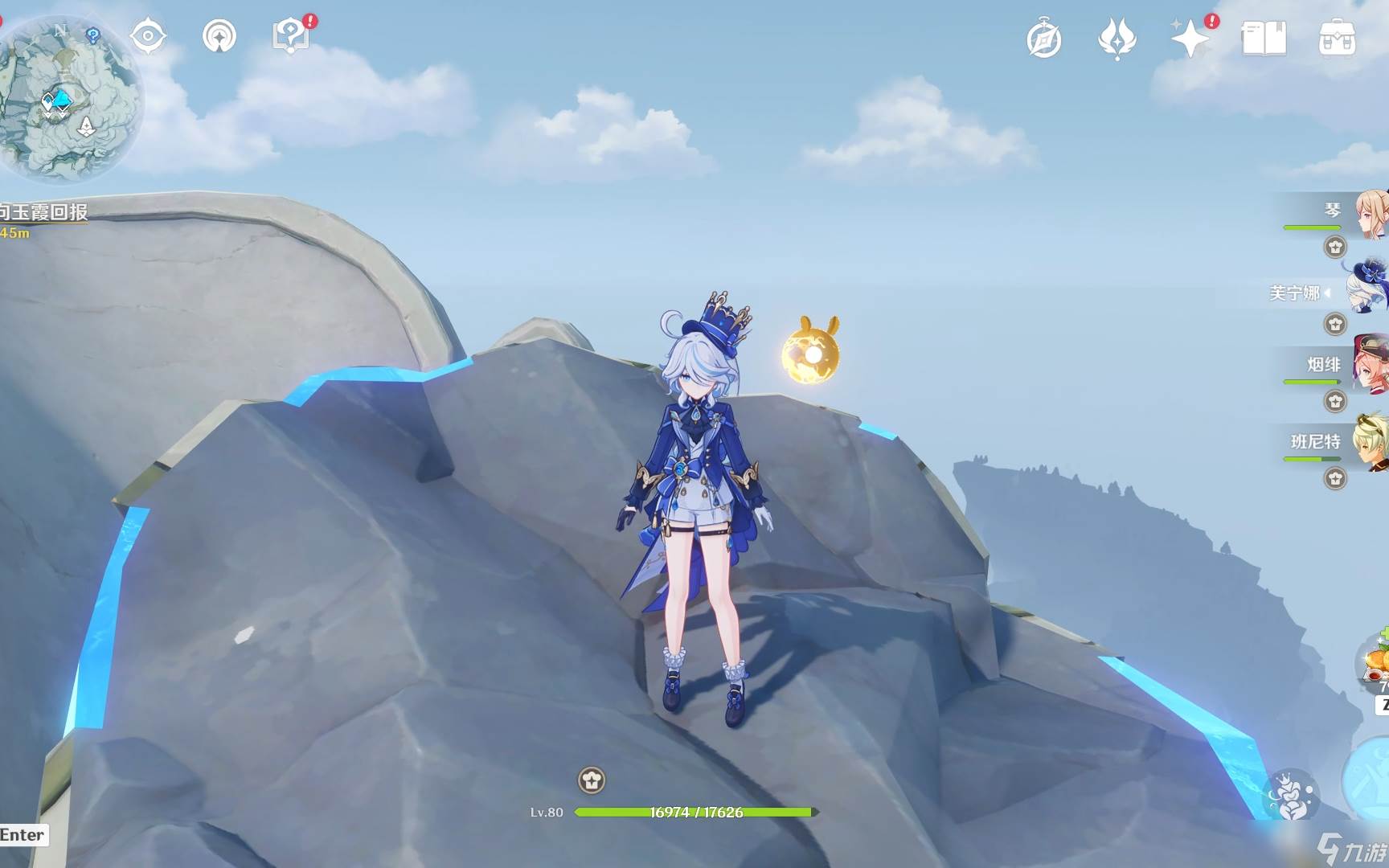Open the events flame emblem icon
1389x868 pixels.
pos(1117,39)
